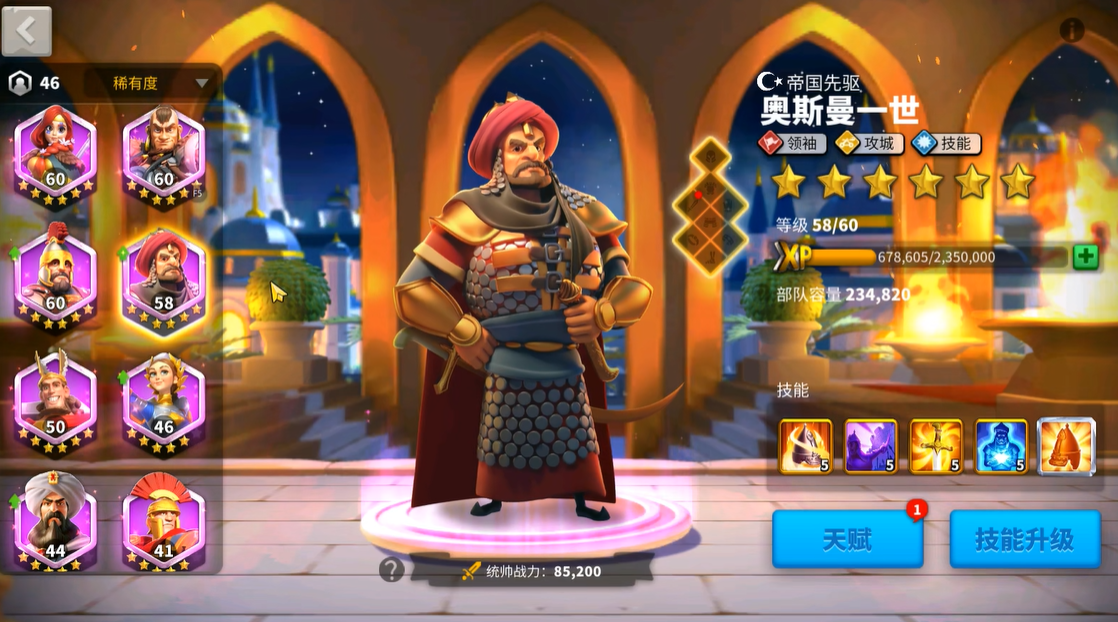This screenshot has height=622, width=1118.
Task: Select the mohawk warrior level 60 commander
Action: 164,153
